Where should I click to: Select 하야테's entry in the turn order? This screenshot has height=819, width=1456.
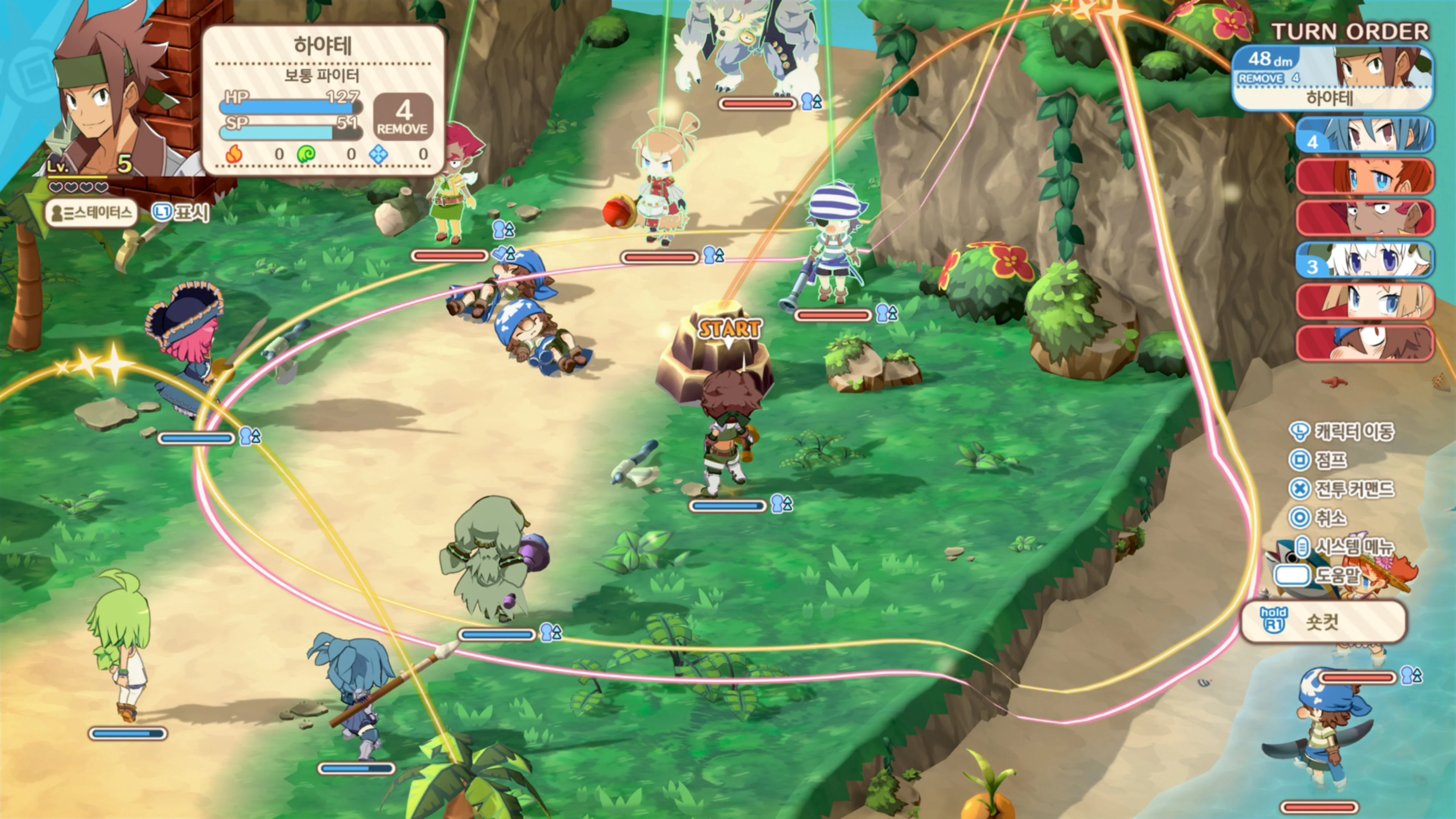1332,78
